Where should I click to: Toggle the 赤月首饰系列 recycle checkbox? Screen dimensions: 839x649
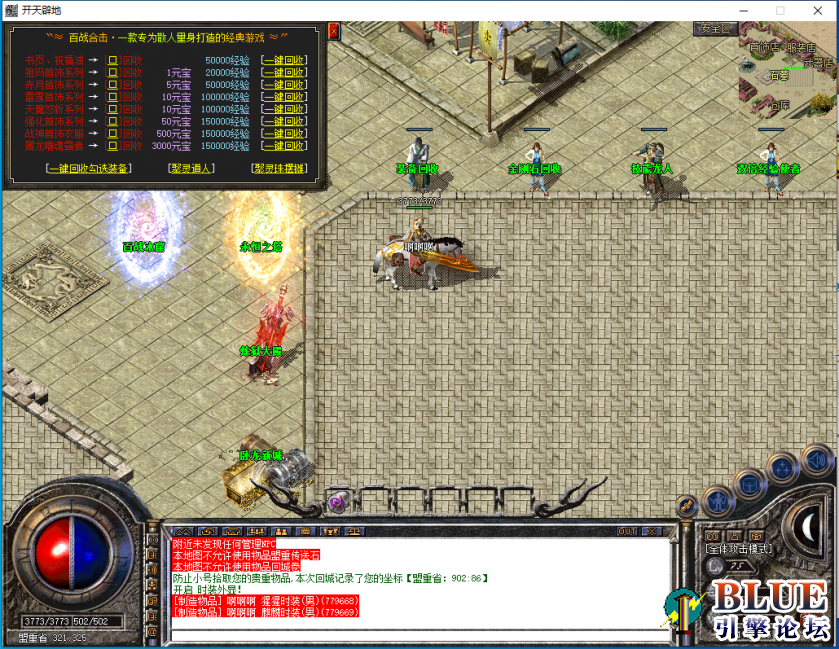coord(113,85)
